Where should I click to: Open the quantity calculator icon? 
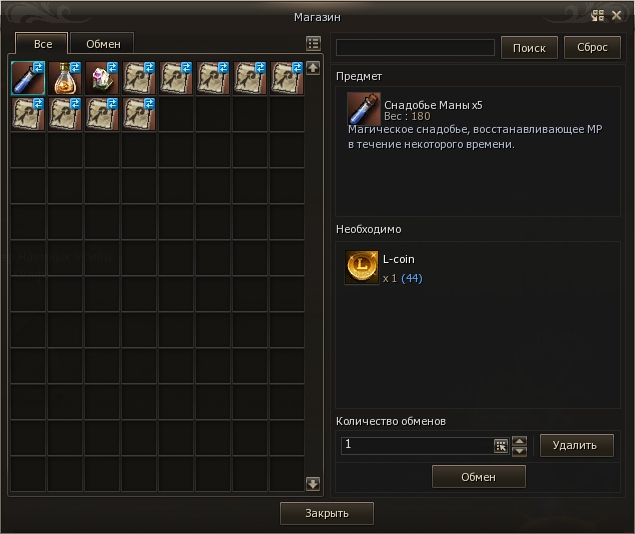(x=501, y=446)
